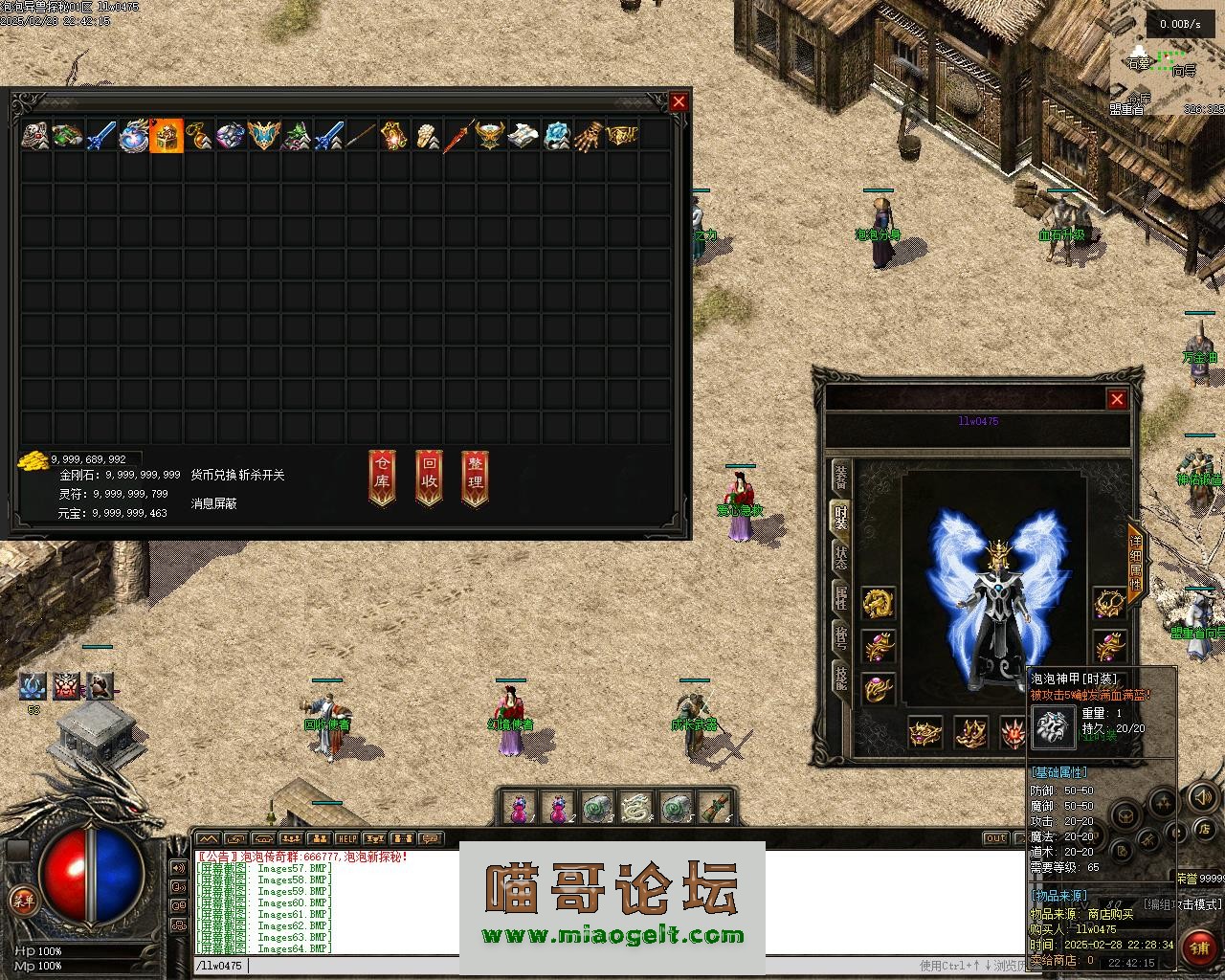Toggle the 新杀开关 option
The image size is (1225, 980).
coord(261,475)
